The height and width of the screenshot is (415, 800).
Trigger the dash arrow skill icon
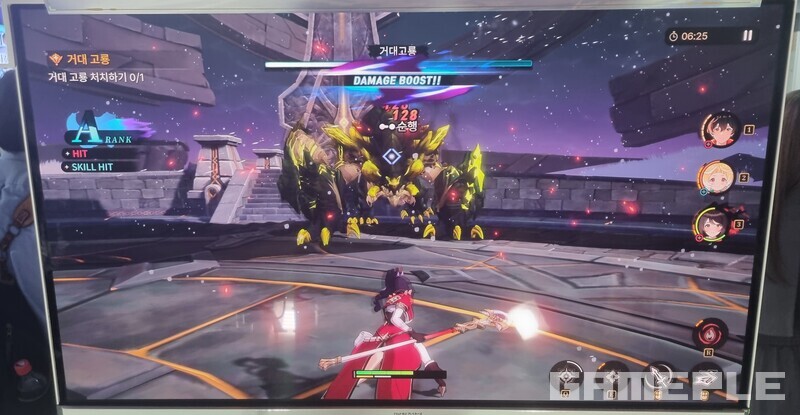(708, 380)
